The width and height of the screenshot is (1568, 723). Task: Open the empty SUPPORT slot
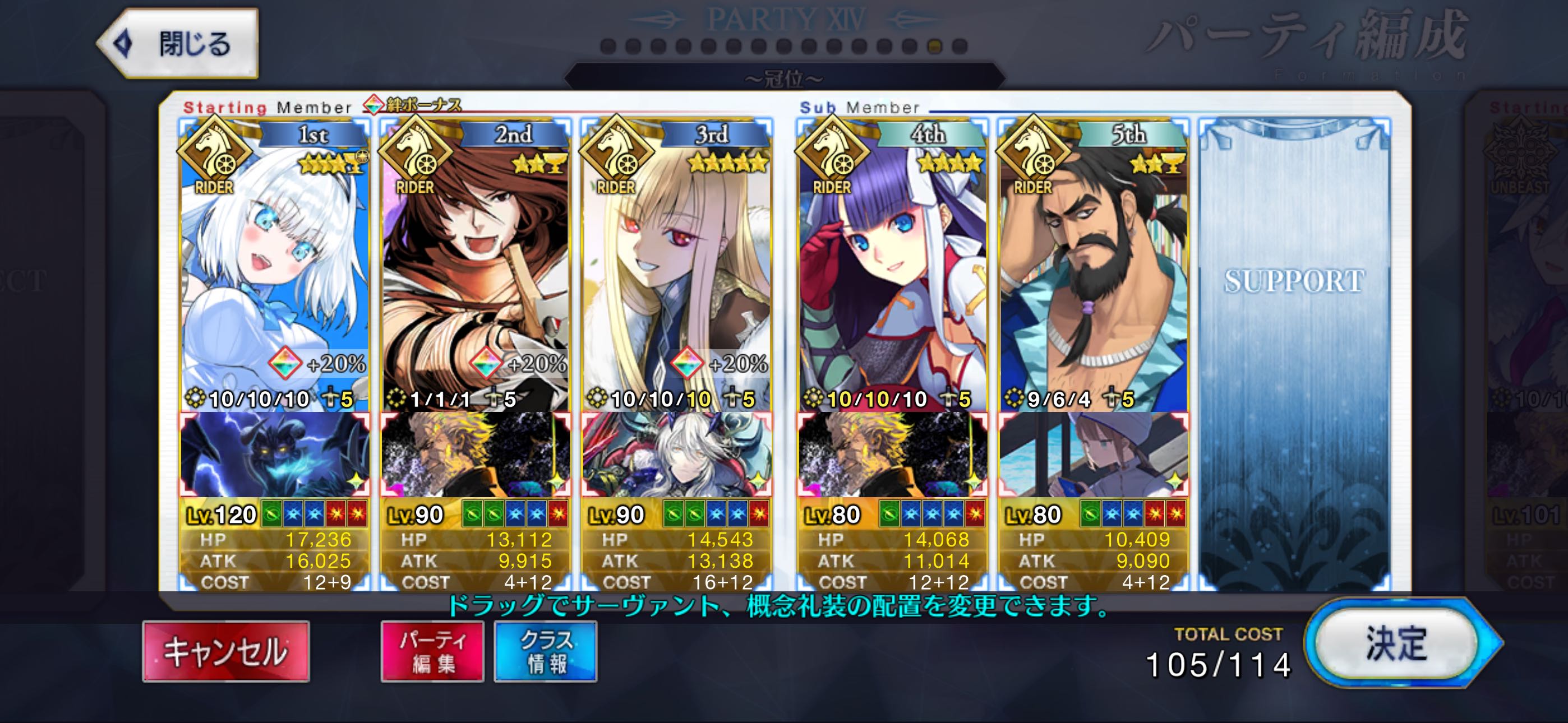tap(1294, 353)
